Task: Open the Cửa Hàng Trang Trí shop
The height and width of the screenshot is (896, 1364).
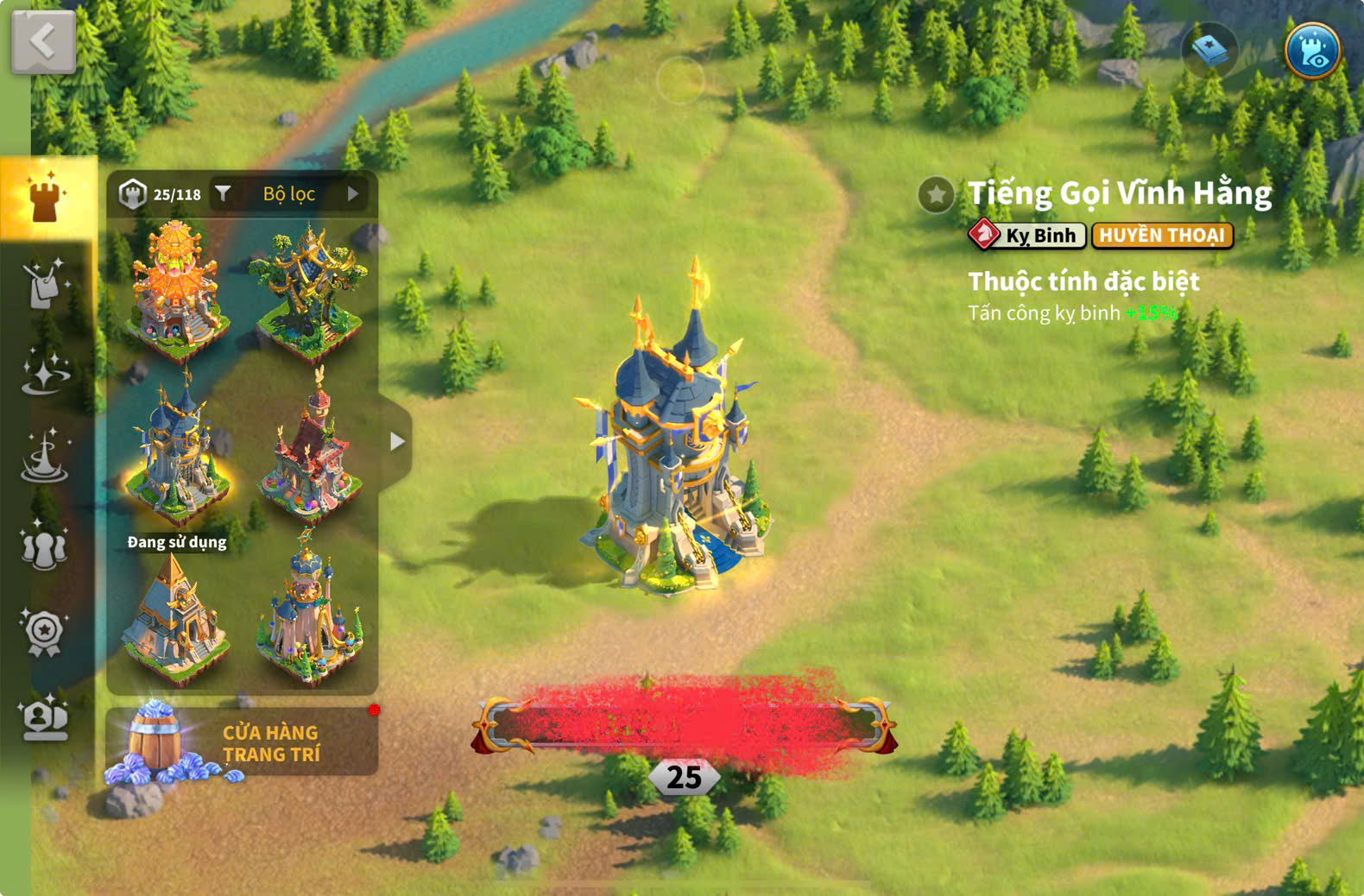Action: [242, 742]
